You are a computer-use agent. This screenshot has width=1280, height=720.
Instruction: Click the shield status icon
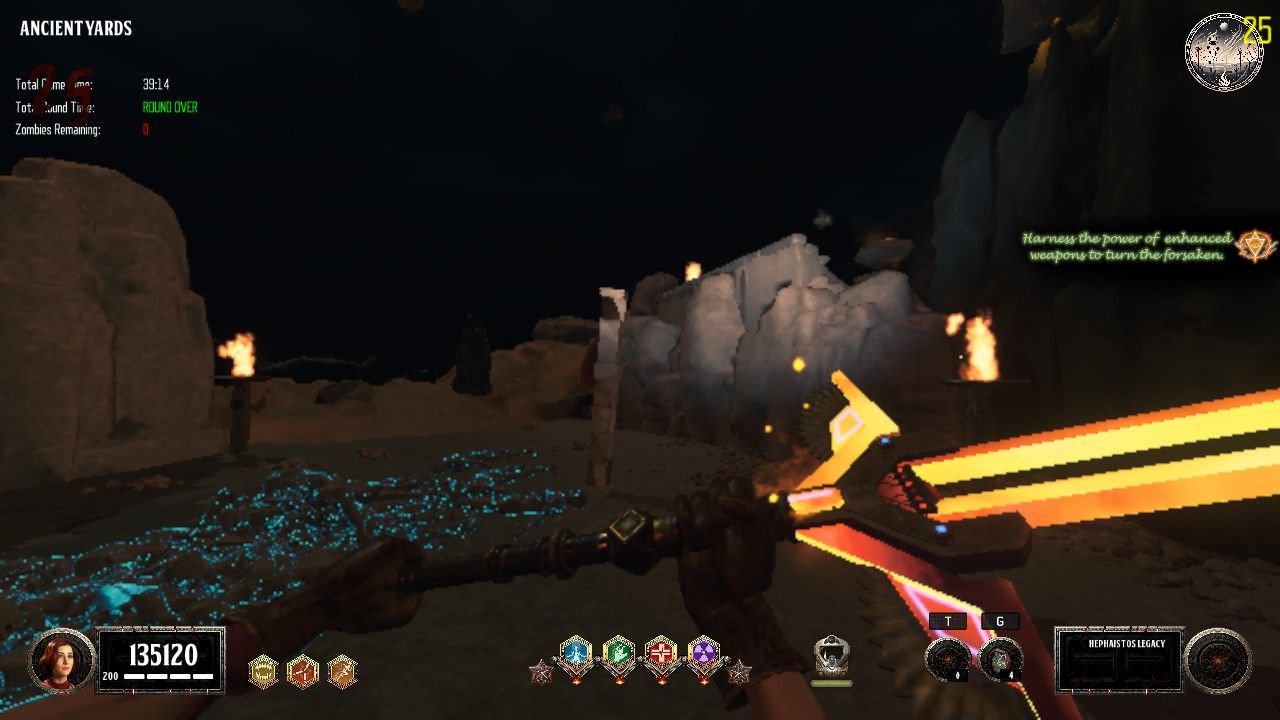tap(832, 657)
